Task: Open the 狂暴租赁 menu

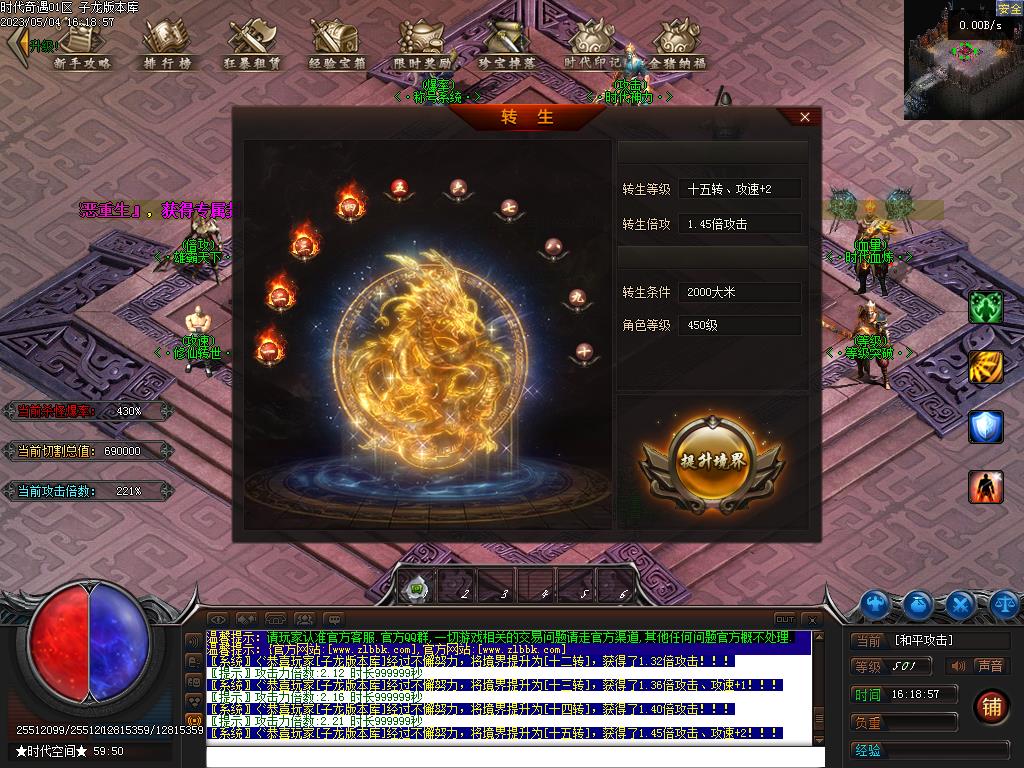Action: click(252, 44)
